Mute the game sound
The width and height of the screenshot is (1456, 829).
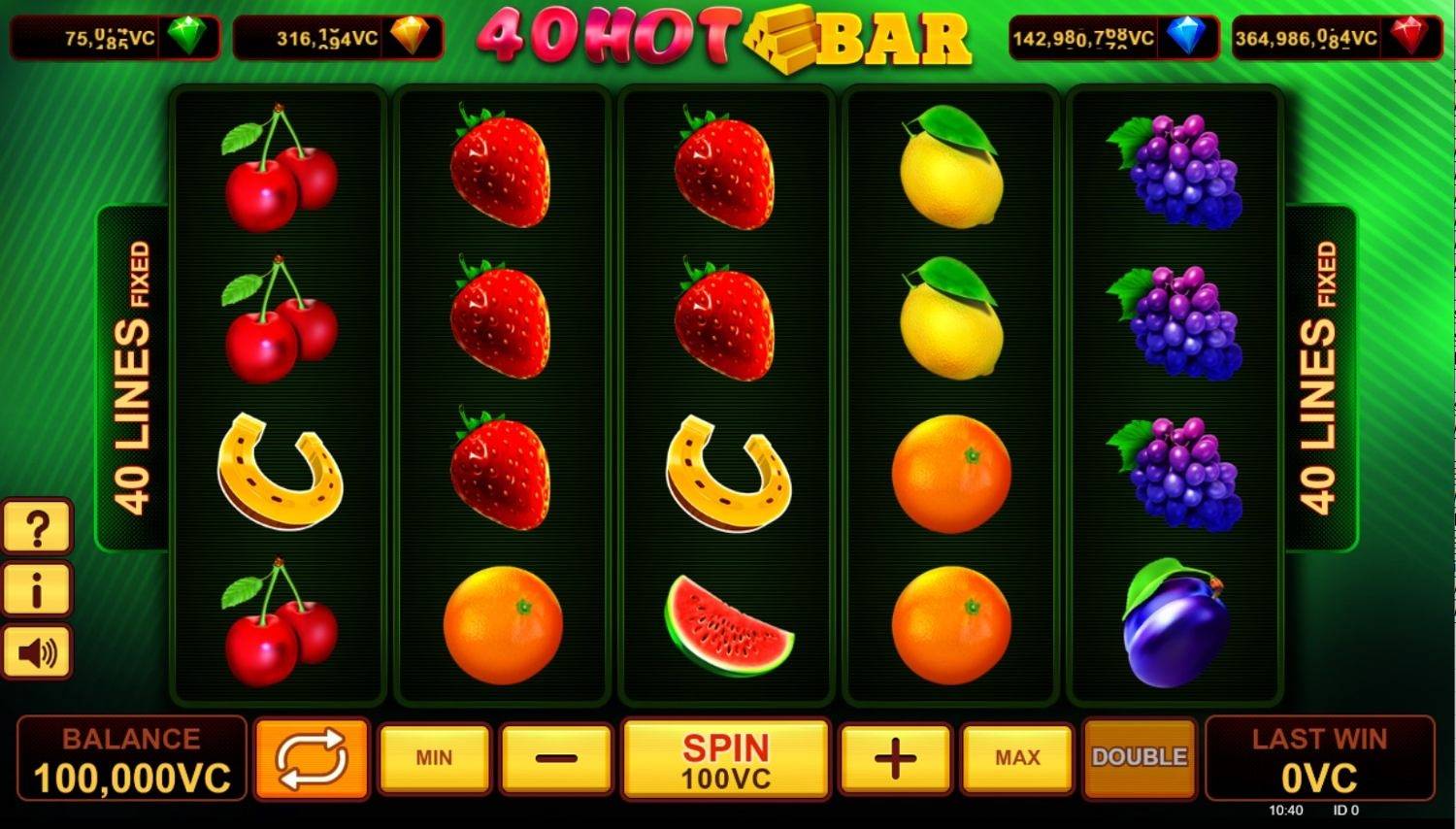[x=38, y=649]
